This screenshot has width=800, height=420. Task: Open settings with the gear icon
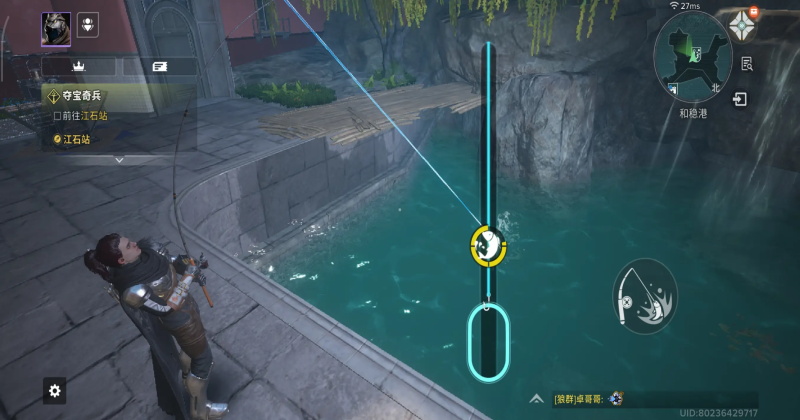(x=55, y=390)
